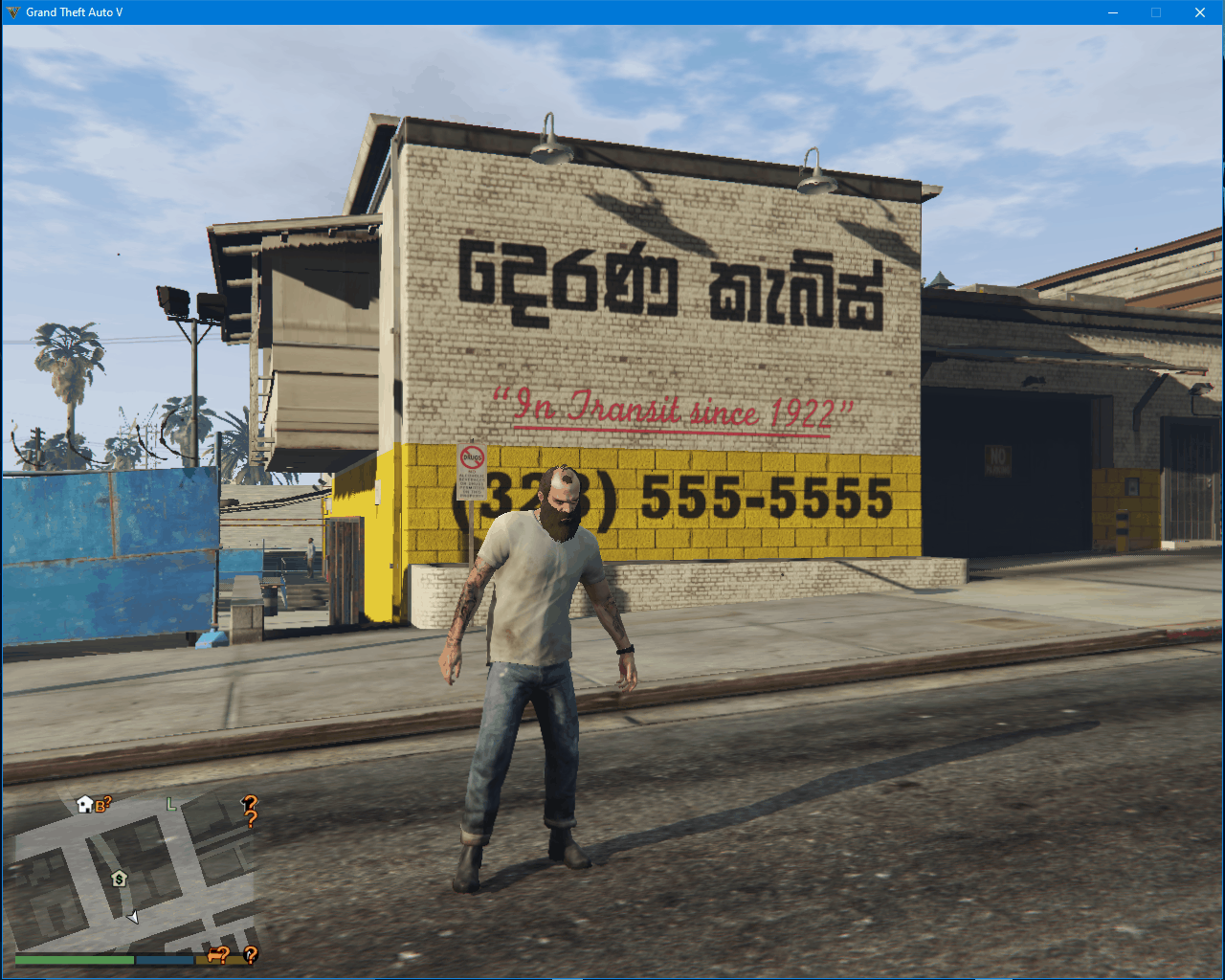This screenshot has width=1225, height=980.
Task: Minimize the Grand Theft Auto V window
Action: (x=1113, y=11)
